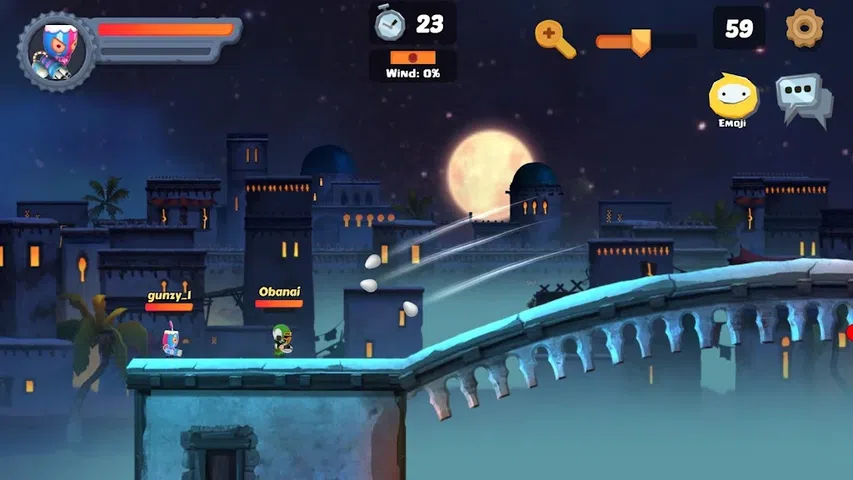The image size is (853, 480).
Task: Open the Emoji picker
Action: 732,98
